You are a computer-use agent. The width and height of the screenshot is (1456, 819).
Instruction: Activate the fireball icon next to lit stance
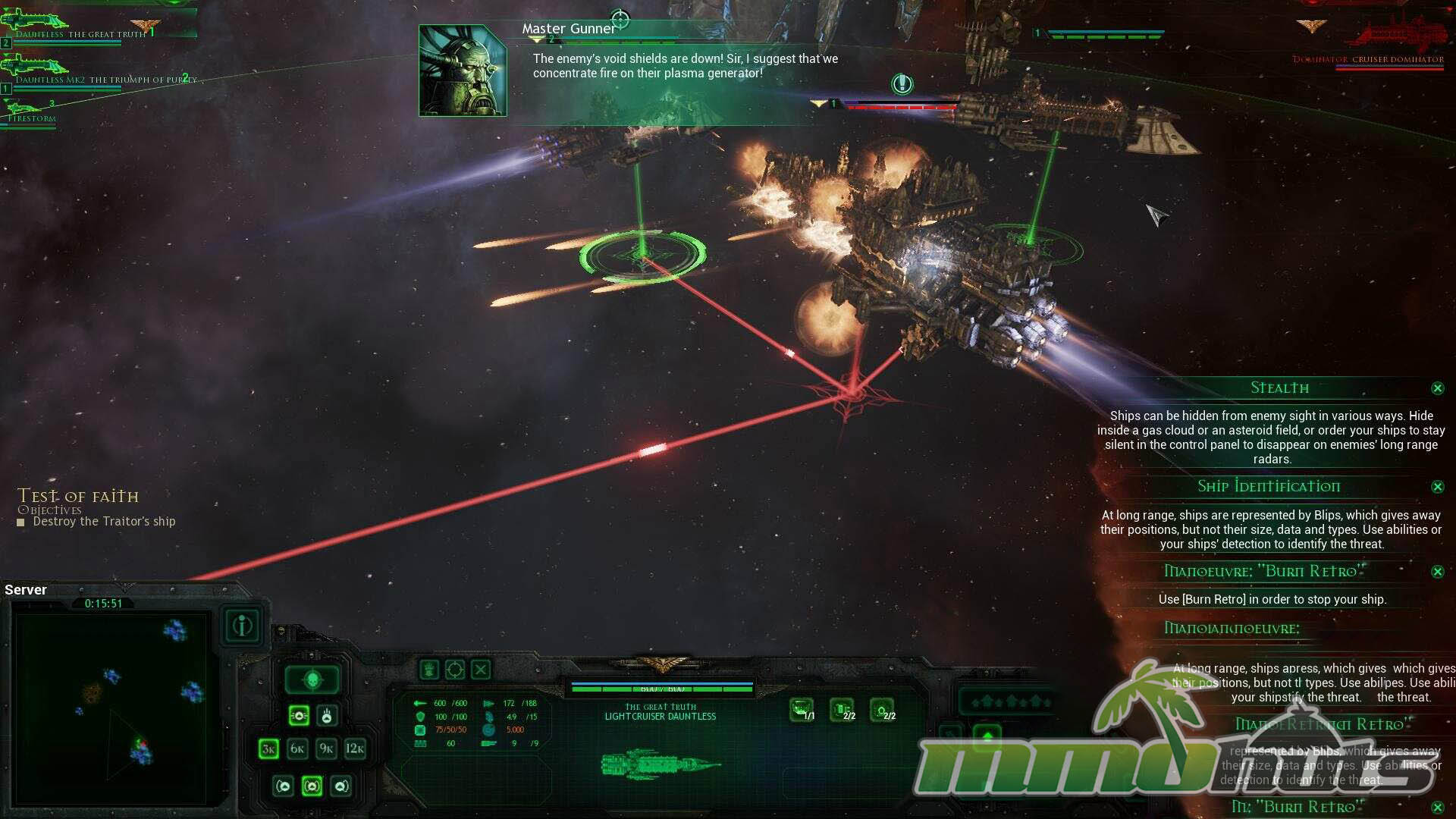pyautogui.click(x=327, y=715)
